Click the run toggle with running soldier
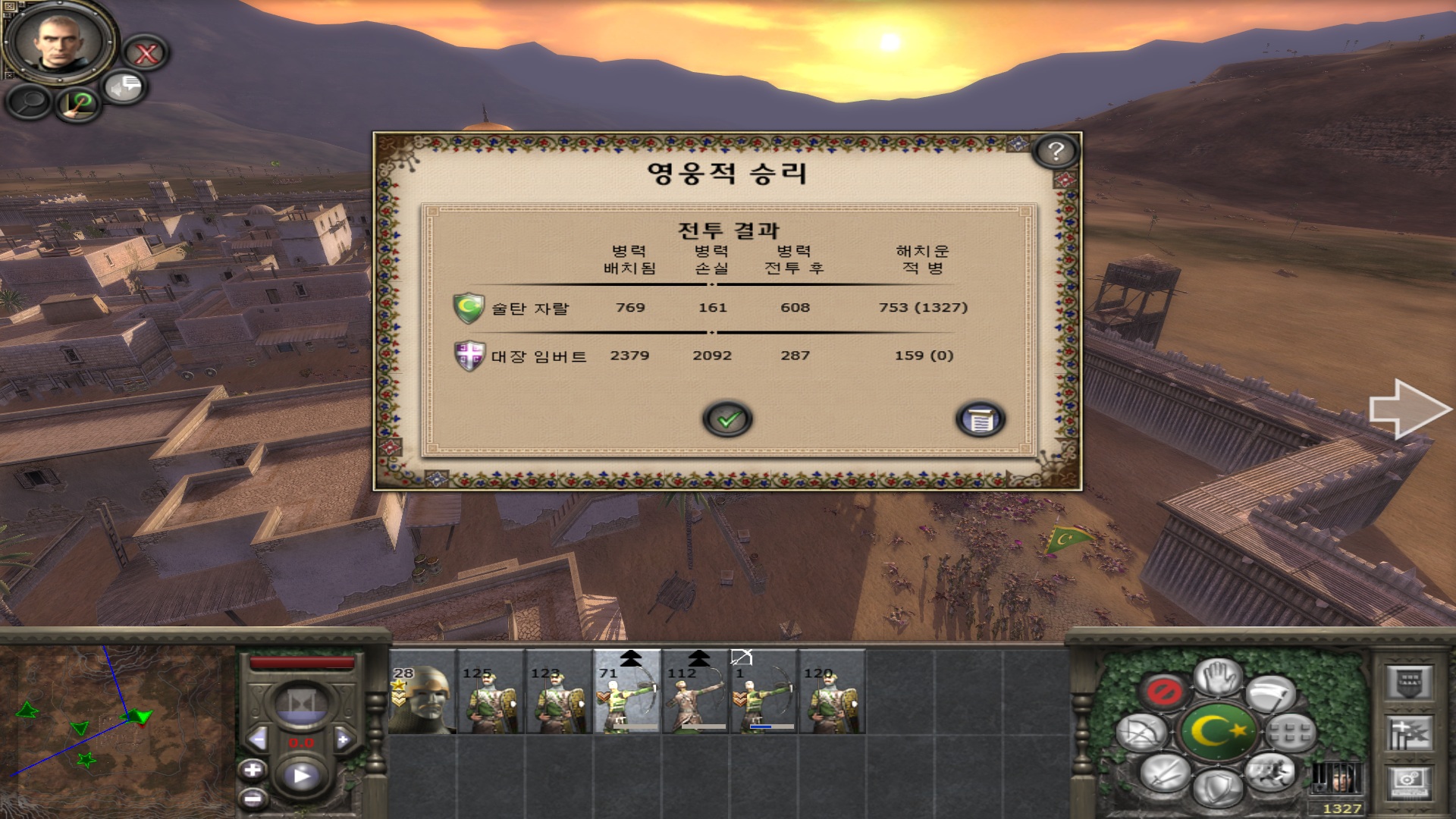Viewport: 1456px width, 819px height. tap(1271, 770)
